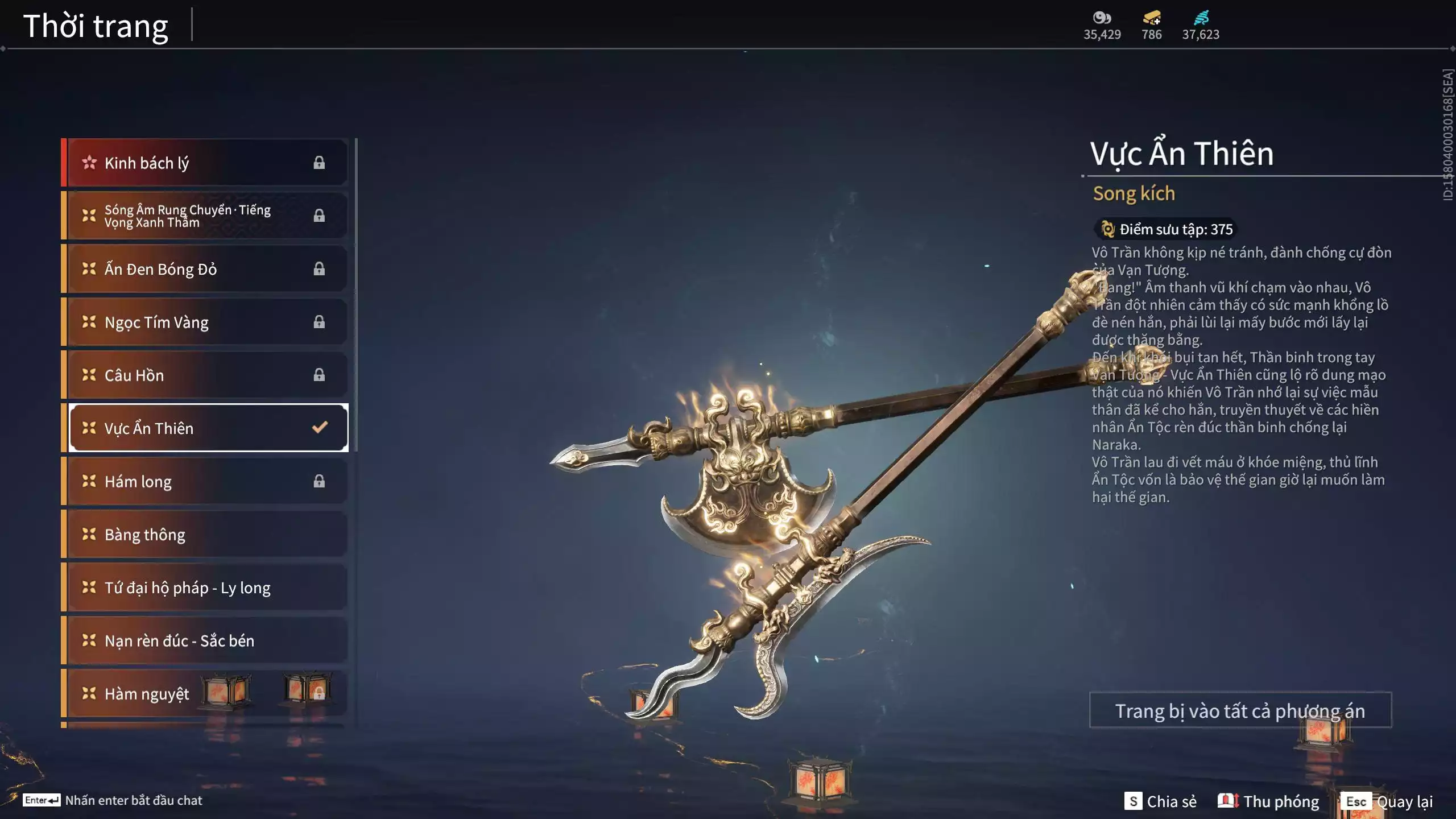Click the teal feather currency icon
1456x819 pixels.
tap(1201, 18)
